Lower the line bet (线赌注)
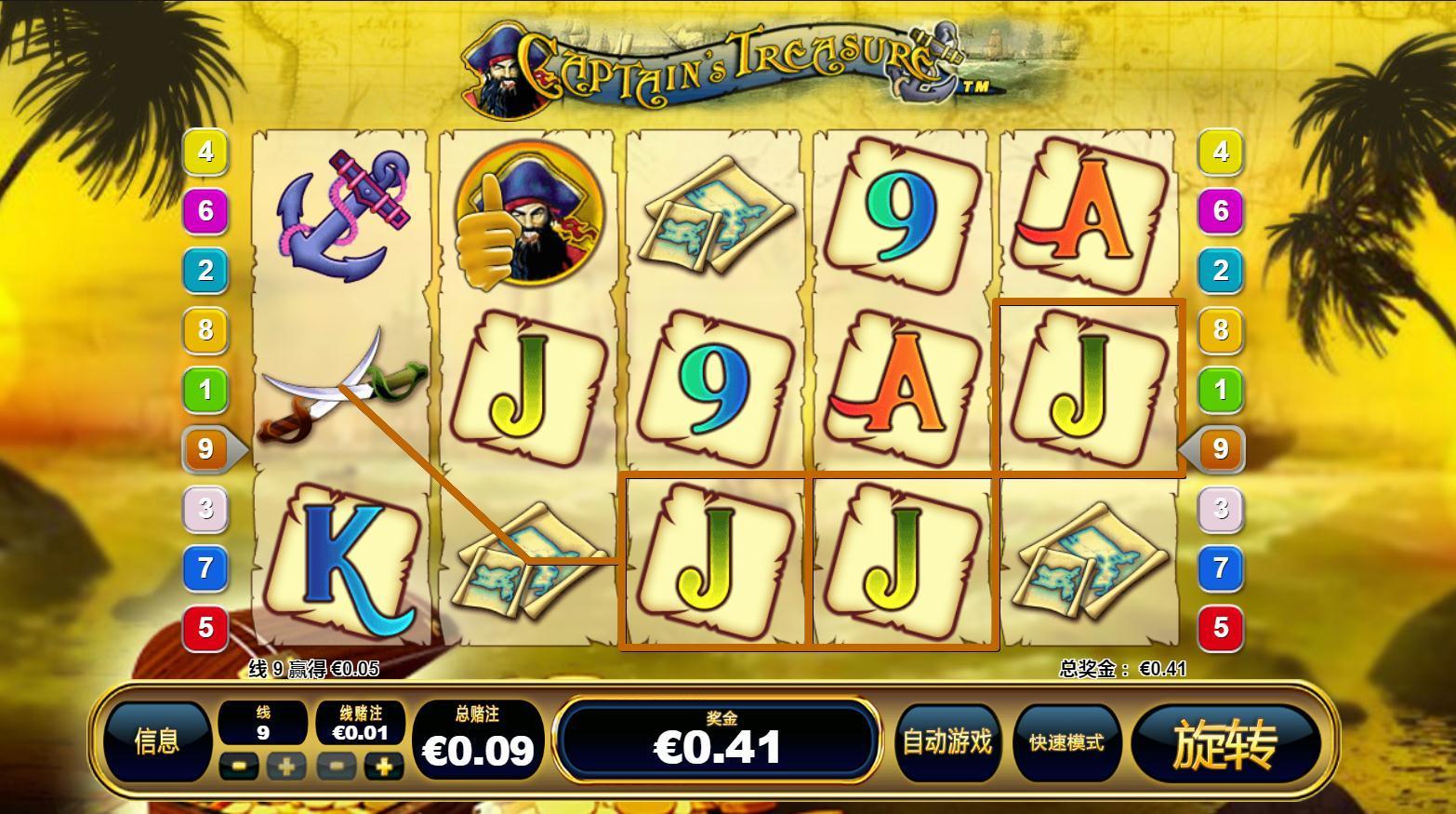The width and height of the screenshot is (1456, 814). pos(337,767)
